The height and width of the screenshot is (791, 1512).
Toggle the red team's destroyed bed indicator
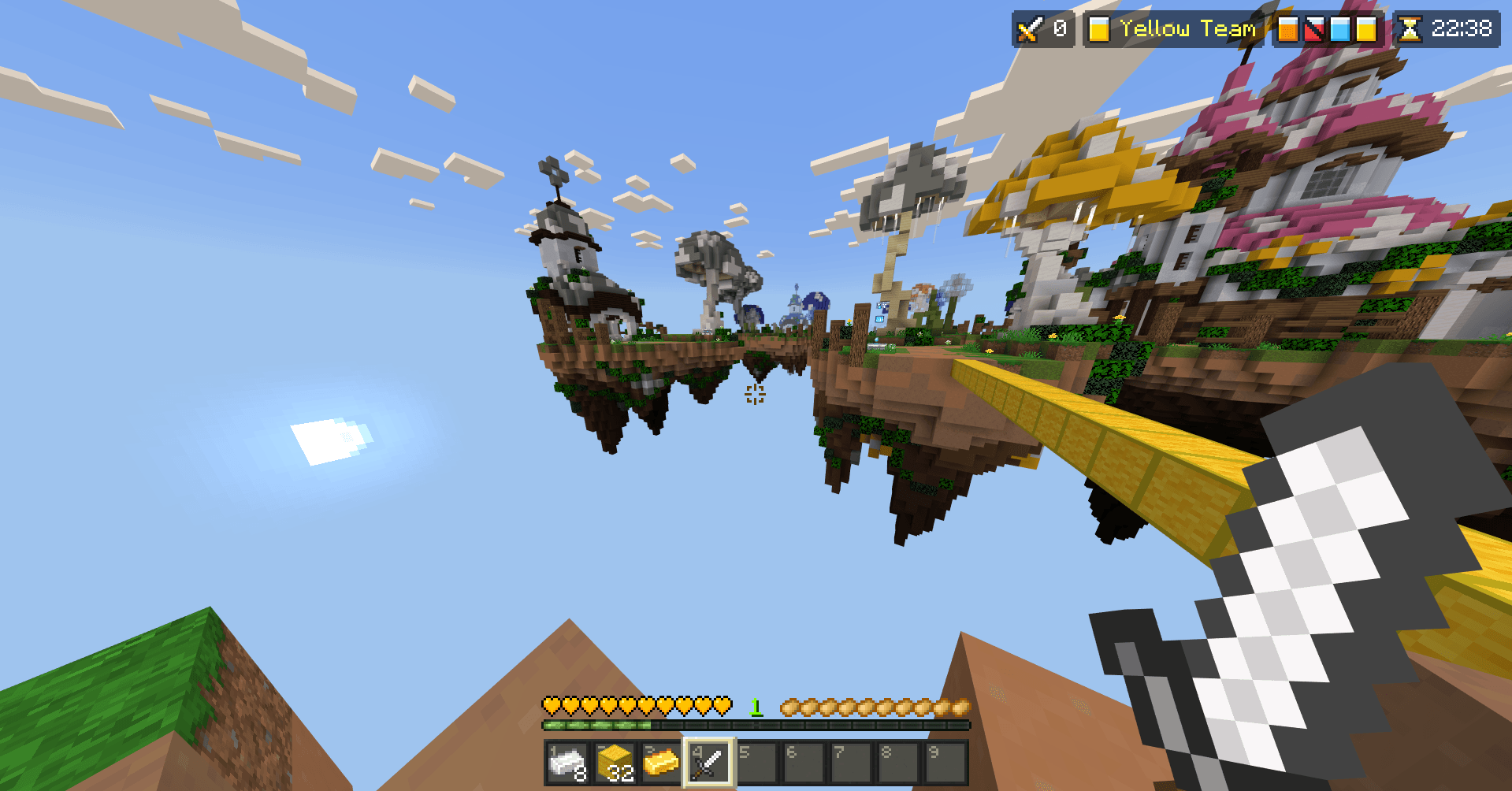tap(1315, 30)
